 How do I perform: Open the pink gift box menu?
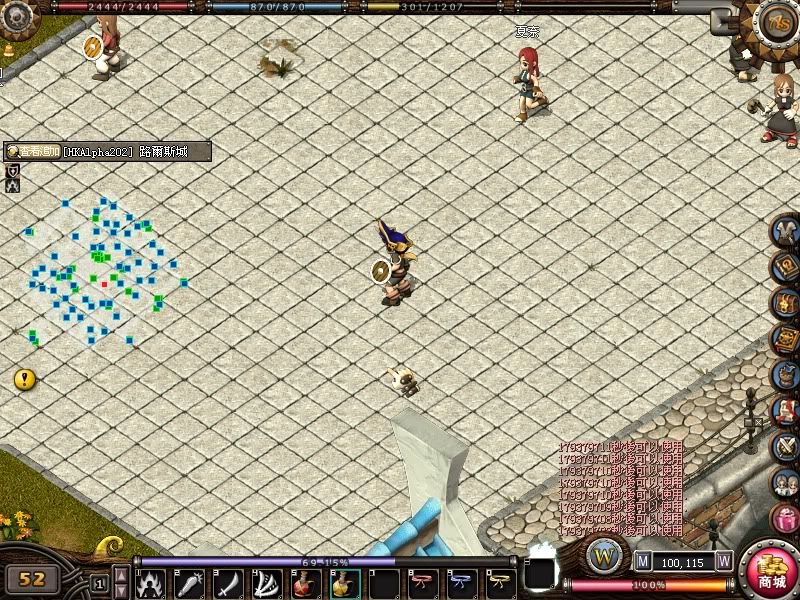(x=786, y=519)
